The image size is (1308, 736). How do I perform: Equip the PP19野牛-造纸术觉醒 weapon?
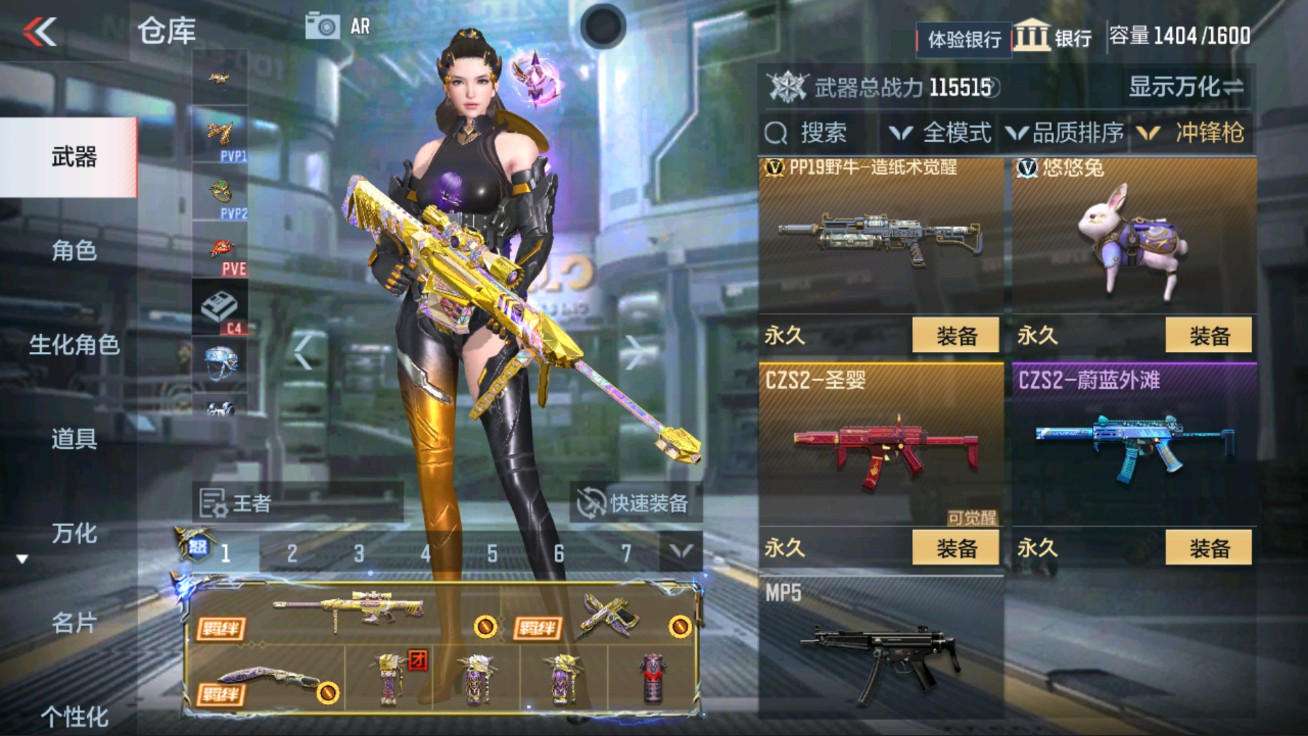955,335
